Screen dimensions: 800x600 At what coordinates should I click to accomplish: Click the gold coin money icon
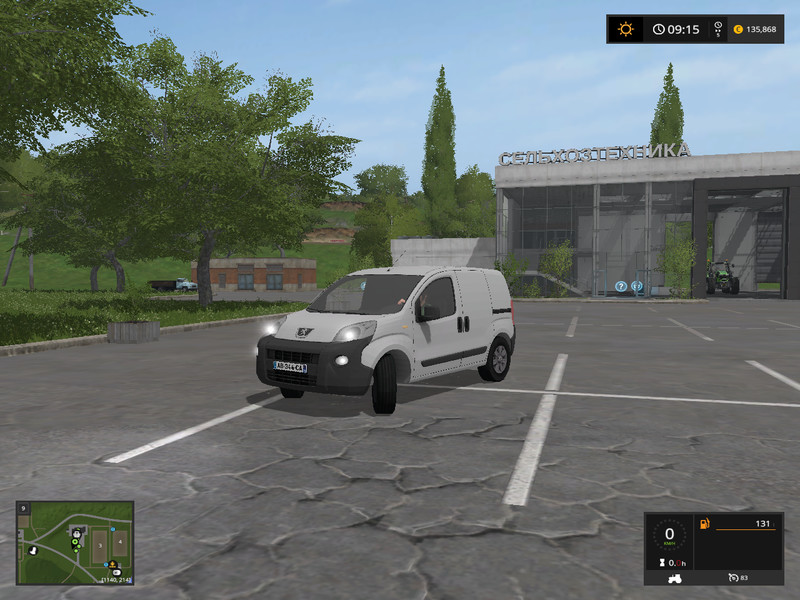(738, 29)
